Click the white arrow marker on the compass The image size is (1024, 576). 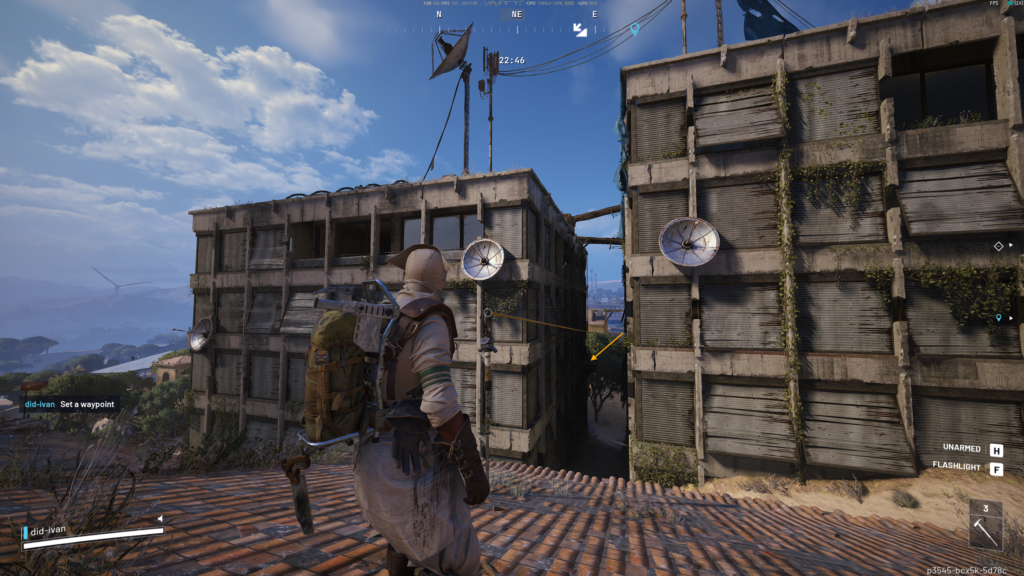point(580,30)
